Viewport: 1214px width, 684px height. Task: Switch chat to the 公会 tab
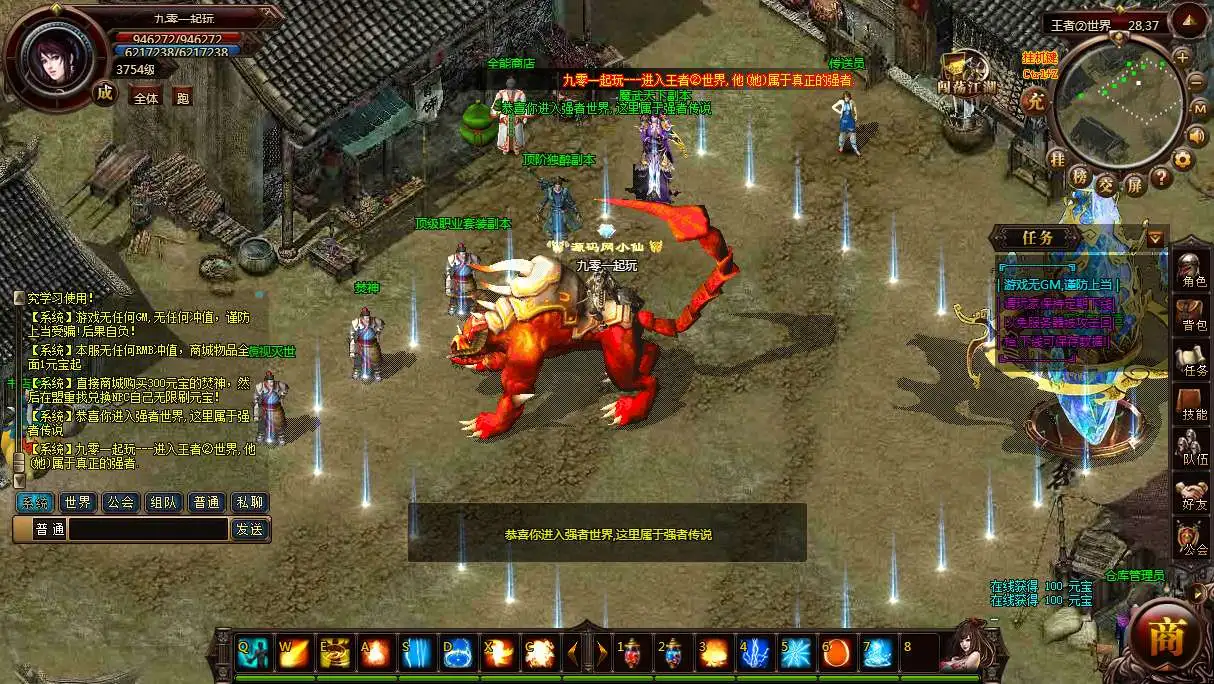pos(121,502)
